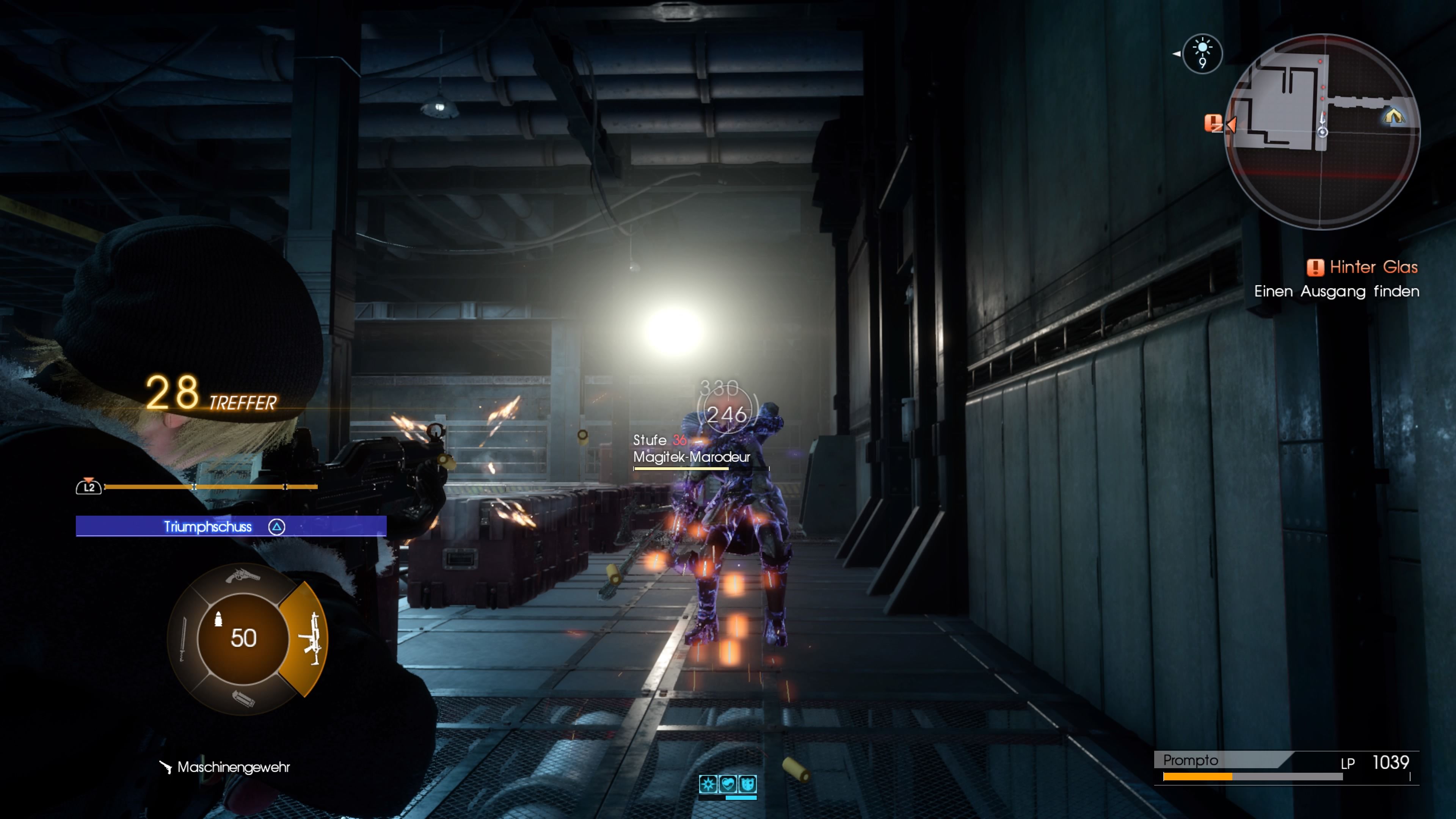This screenshot has height=819, width=1456.
Task: Select the revolver in the weapon wheel
Action: point(243,576)
